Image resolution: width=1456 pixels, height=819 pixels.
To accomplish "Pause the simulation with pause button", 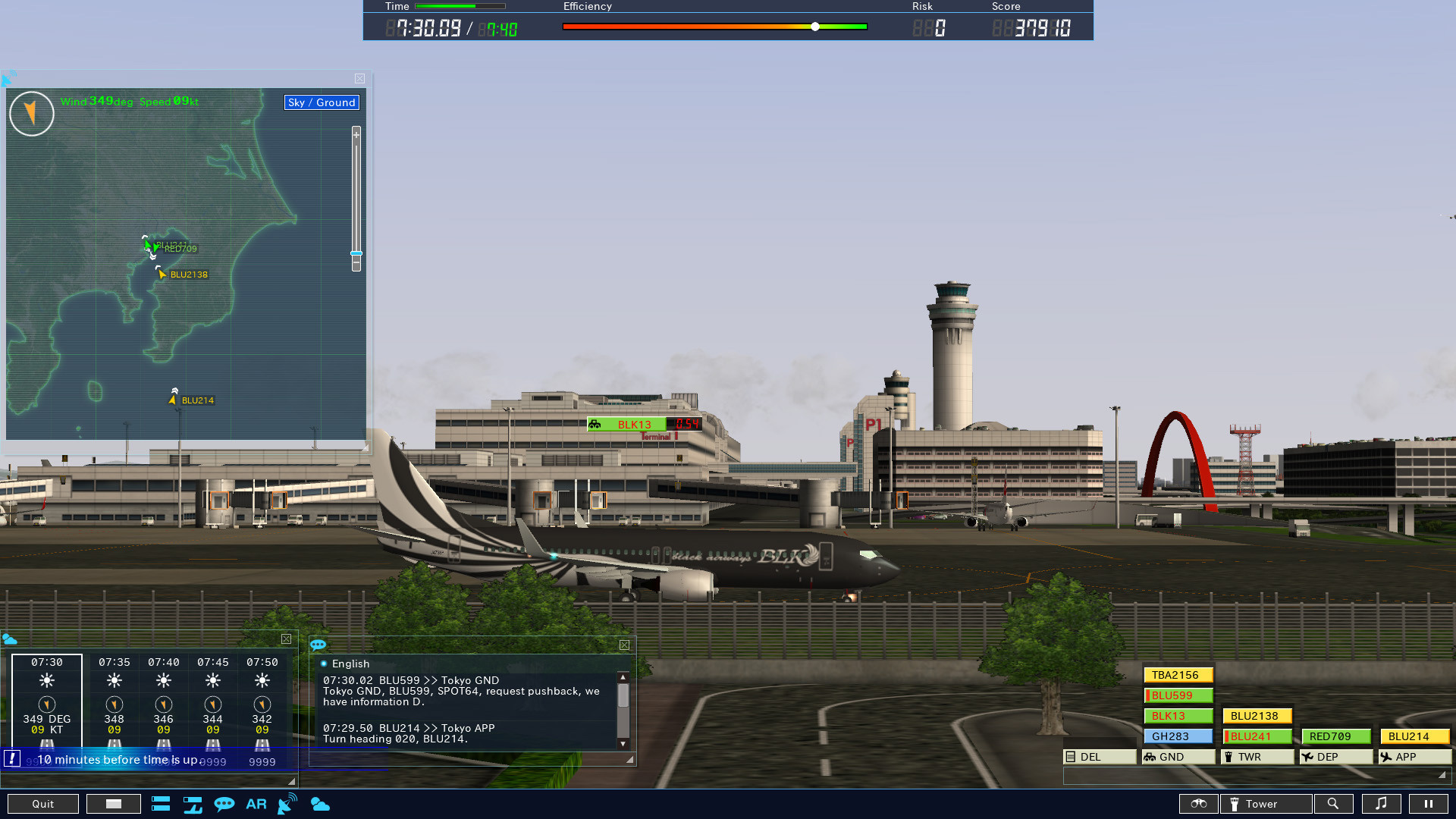I will click(1429, 804).
